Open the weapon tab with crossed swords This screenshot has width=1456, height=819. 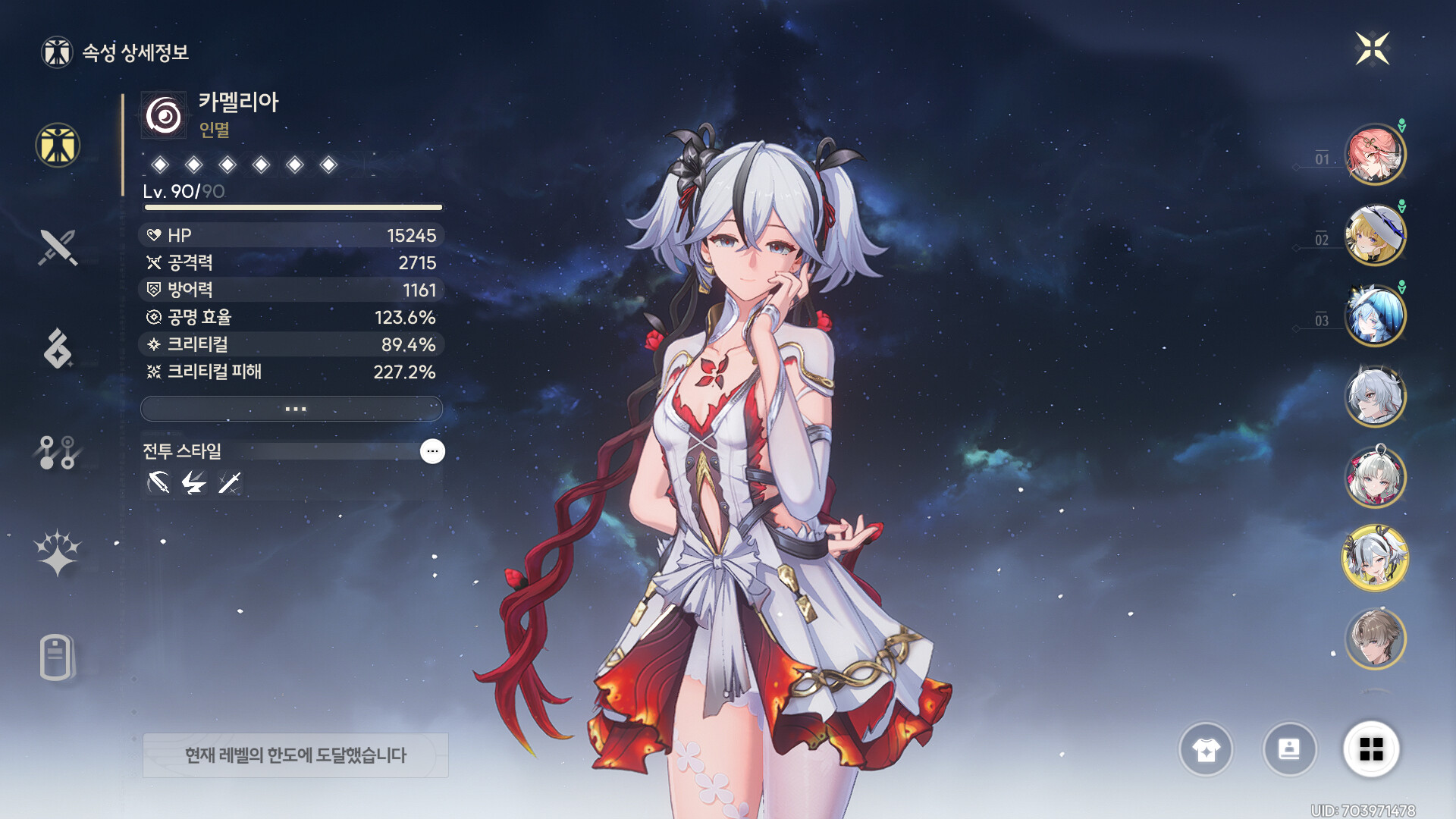pos(58,247)
